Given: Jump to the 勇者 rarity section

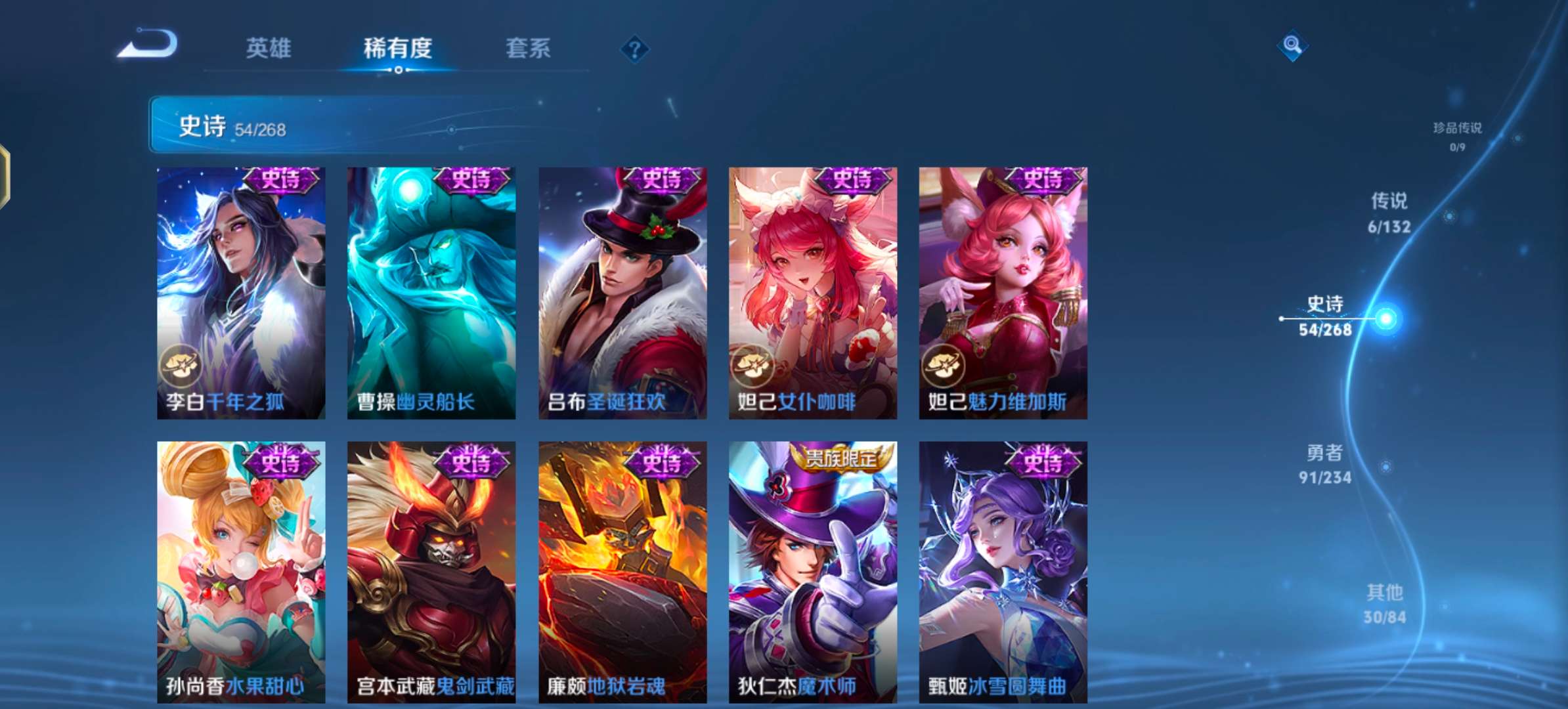Looking at the screenshot, I should (1324, 464).
